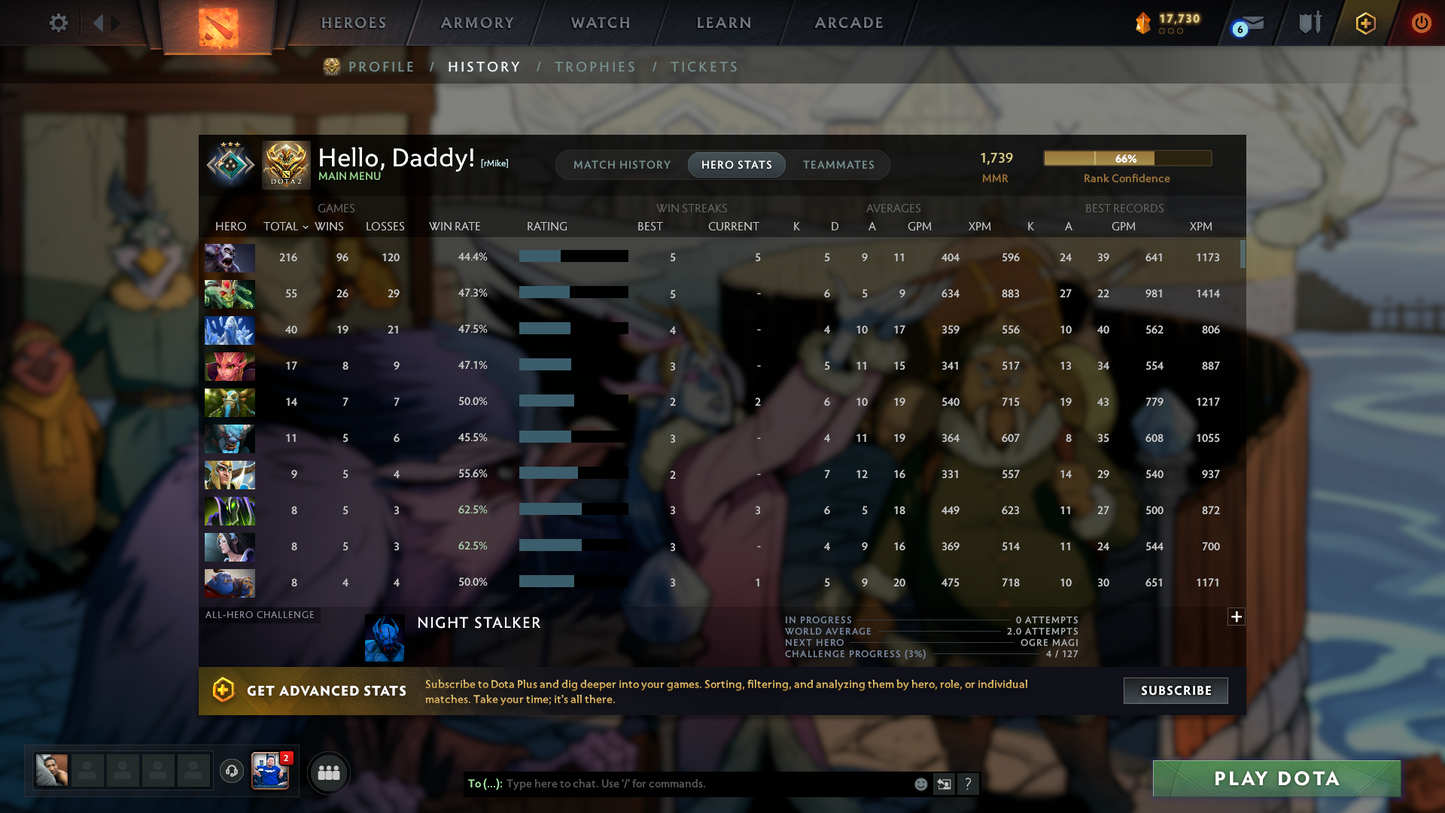Open the party/friends group icon

click(x=328, y=771)
